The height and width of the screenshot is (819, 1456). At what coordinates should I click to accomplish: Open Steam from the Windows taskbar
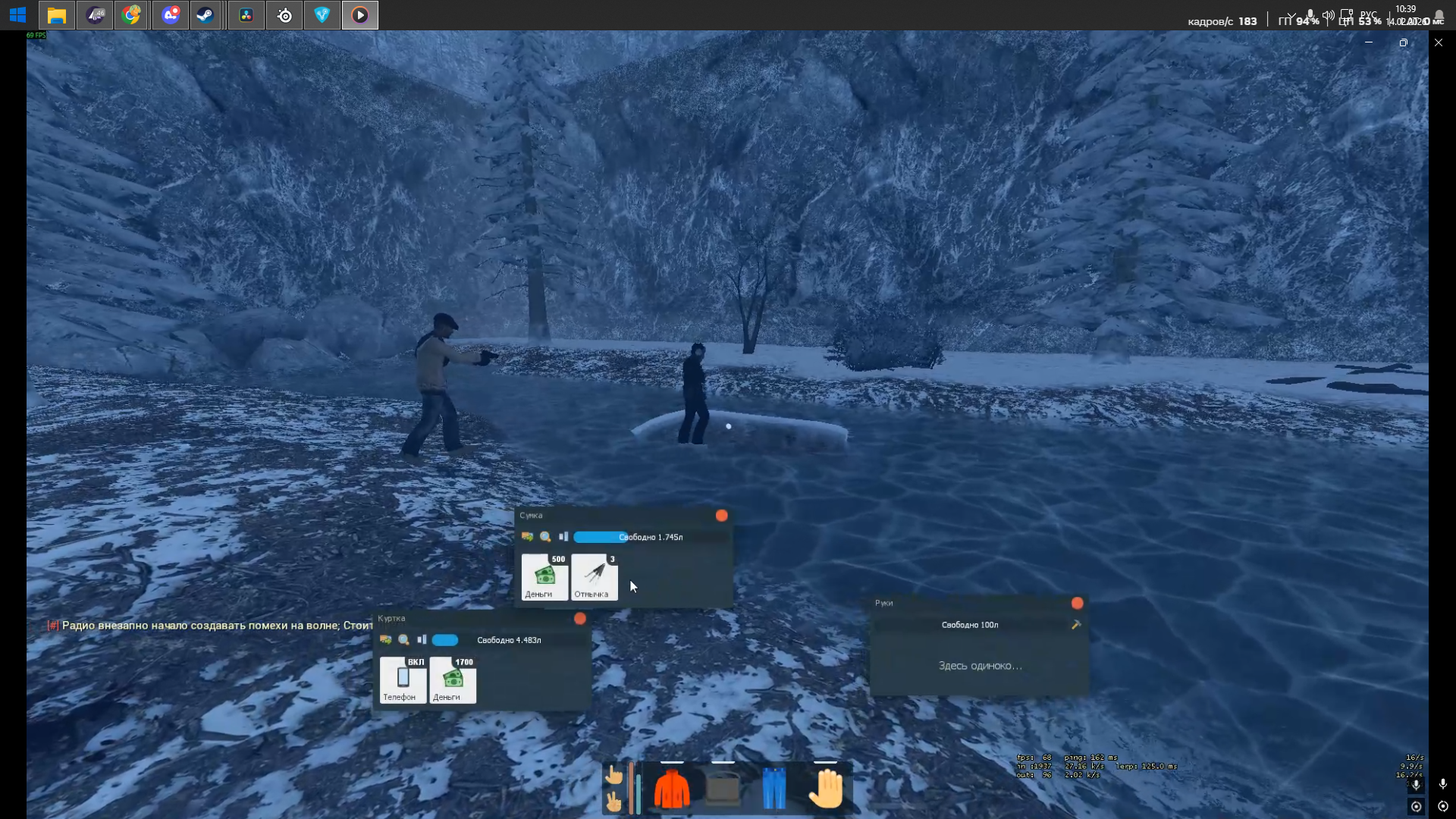[x=205, y=15]
